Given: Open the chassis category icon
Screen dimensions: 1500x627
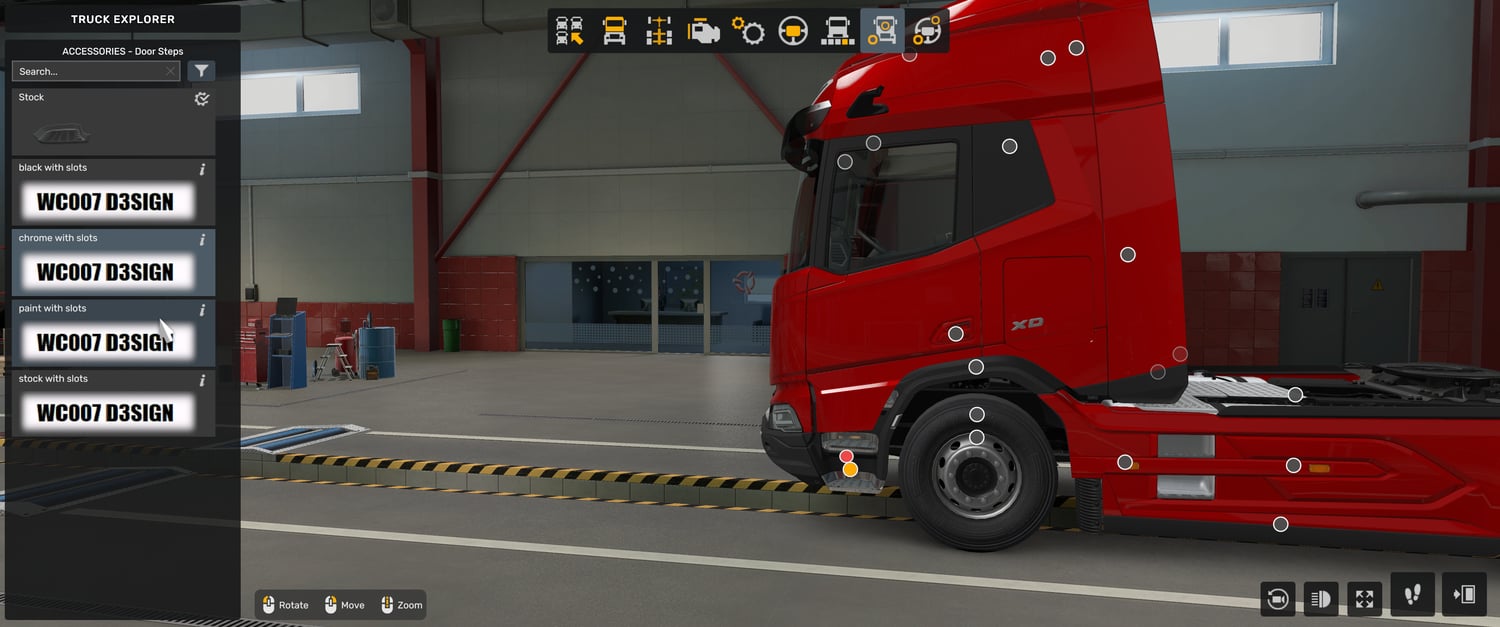Looking at the screenshot, I should pos(658,31).
